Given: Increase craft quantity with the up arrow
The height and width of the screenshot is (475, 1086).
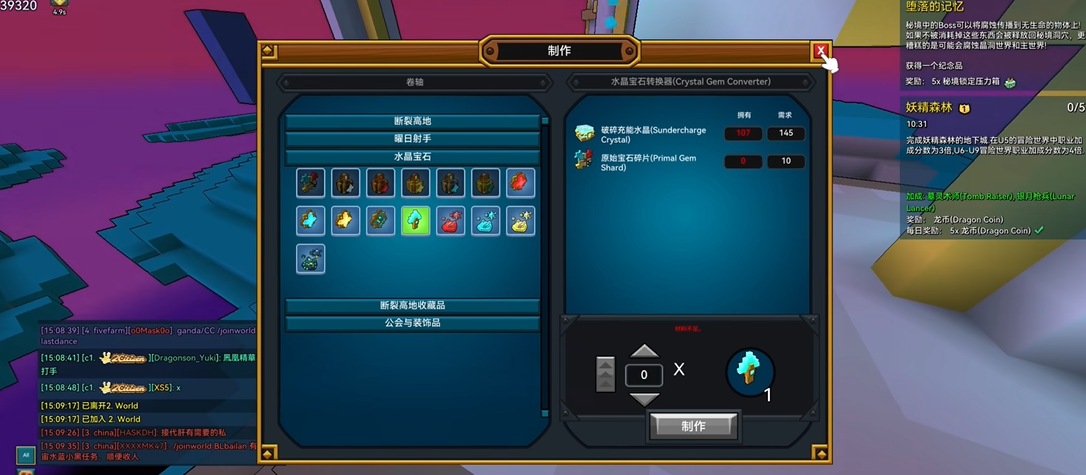Looking at the screenshot, I should point(644,351).
